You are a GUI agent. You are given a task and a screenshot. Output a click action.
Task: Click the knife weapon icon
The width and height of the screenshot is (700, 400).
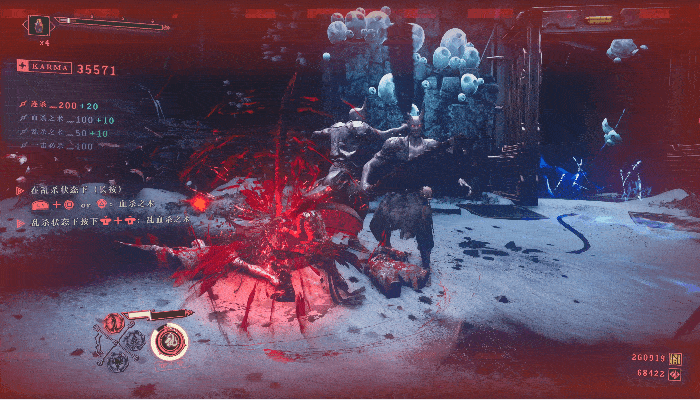pos(156,316)
